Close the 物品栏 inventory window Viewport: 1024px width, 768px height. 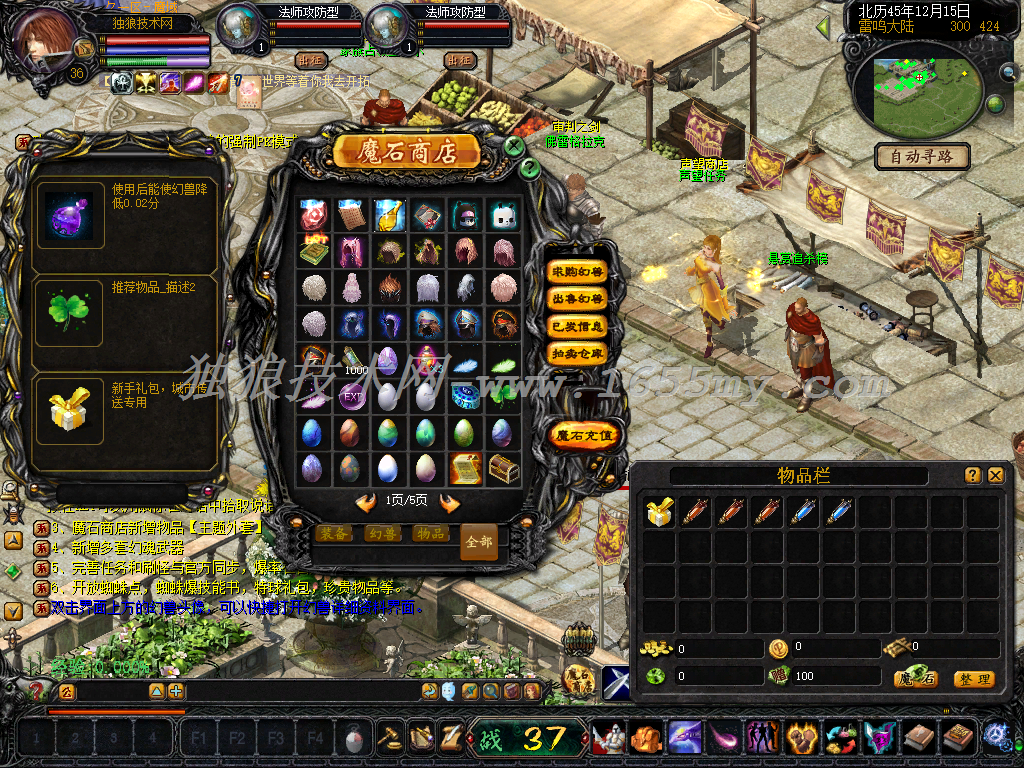coord(995,476)
